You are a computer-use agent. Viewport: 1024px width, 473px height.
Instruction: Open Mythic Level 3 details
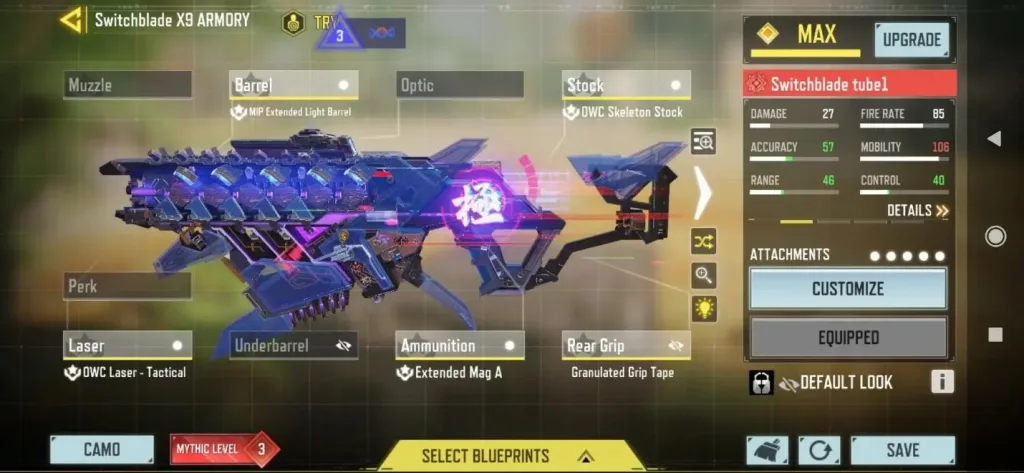[224, 450]
